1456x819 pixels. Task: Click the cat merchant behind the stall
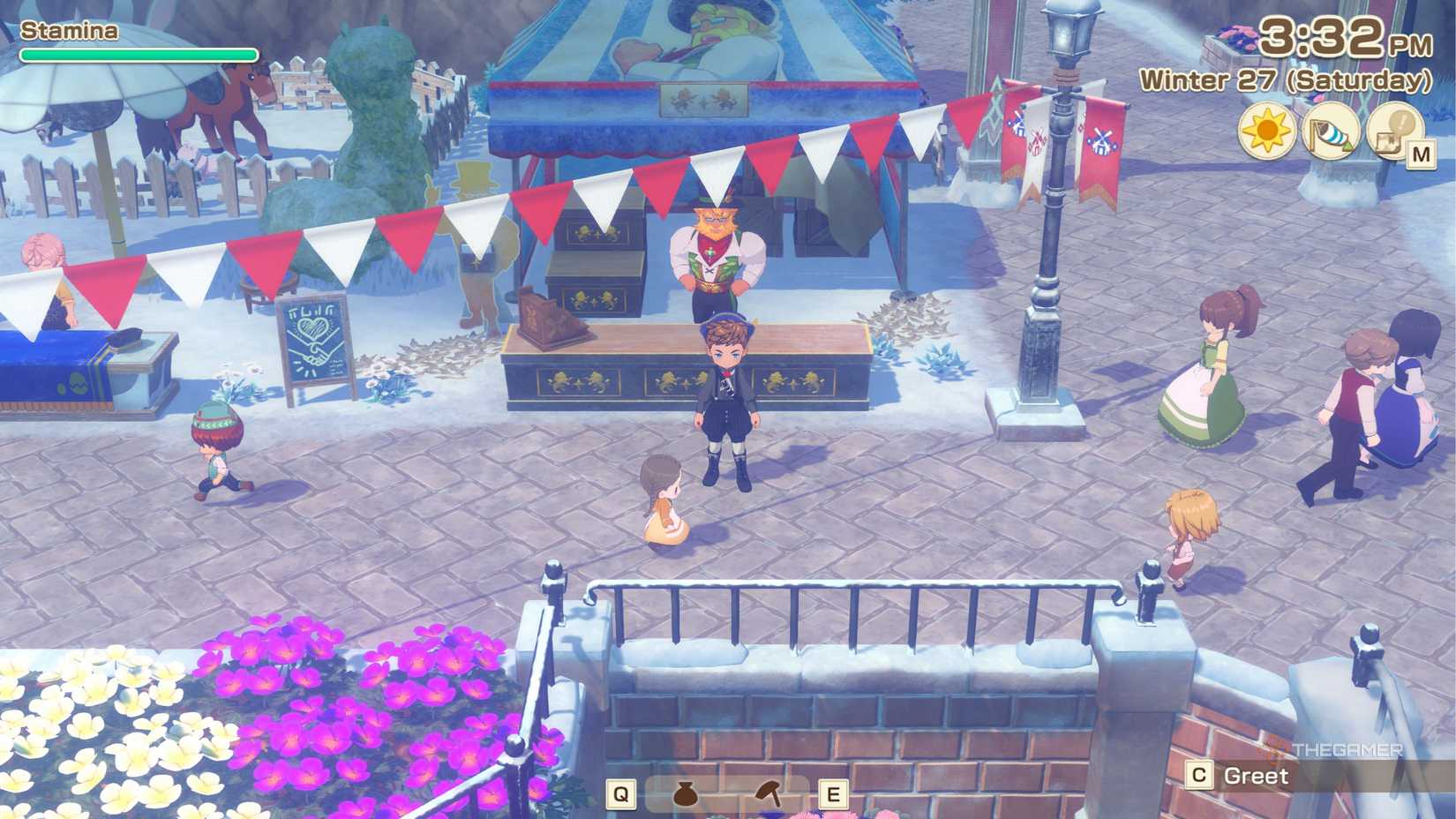pyautogui.click(x=715, y=247)
